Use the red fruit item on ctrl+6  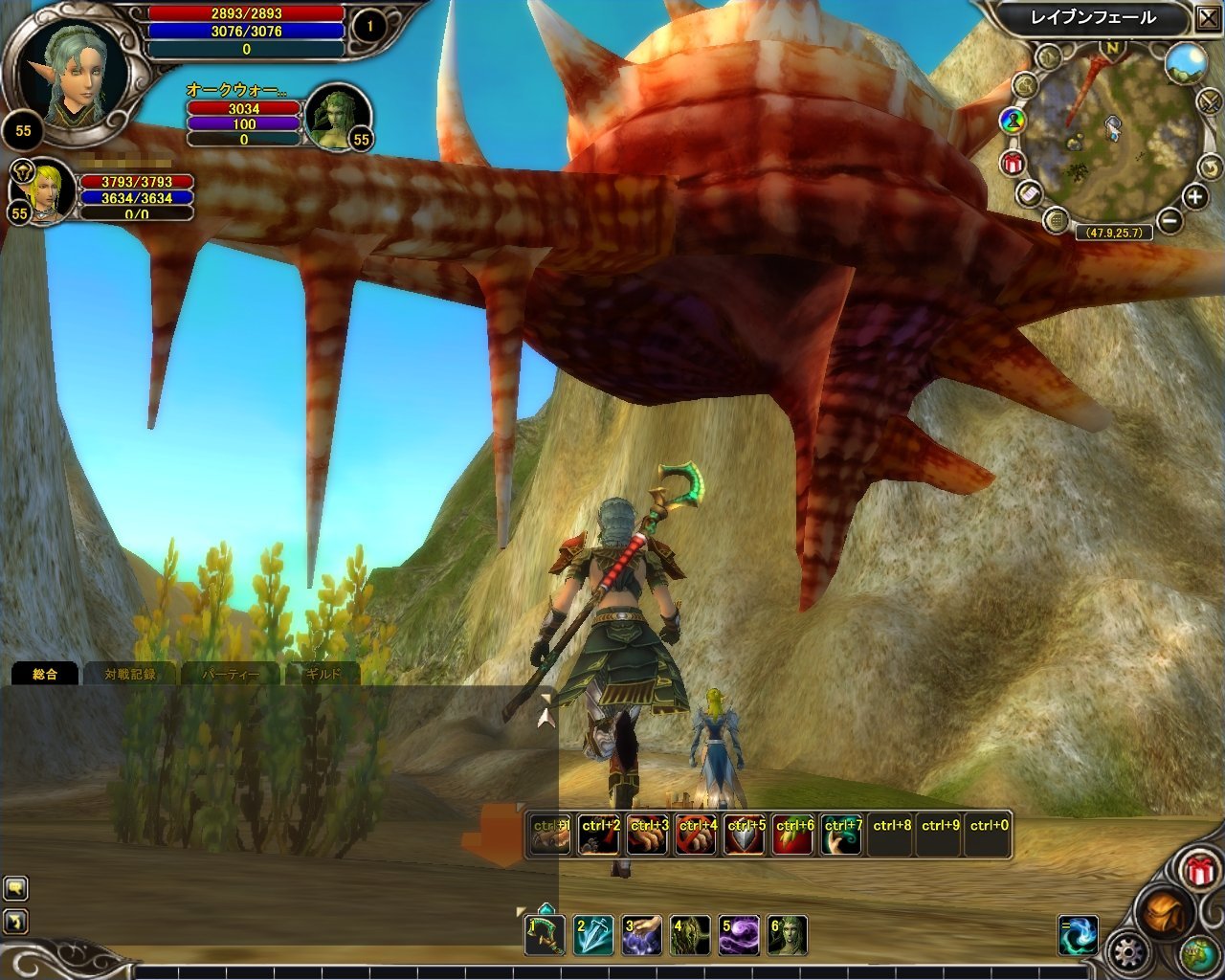pos(794,835)
